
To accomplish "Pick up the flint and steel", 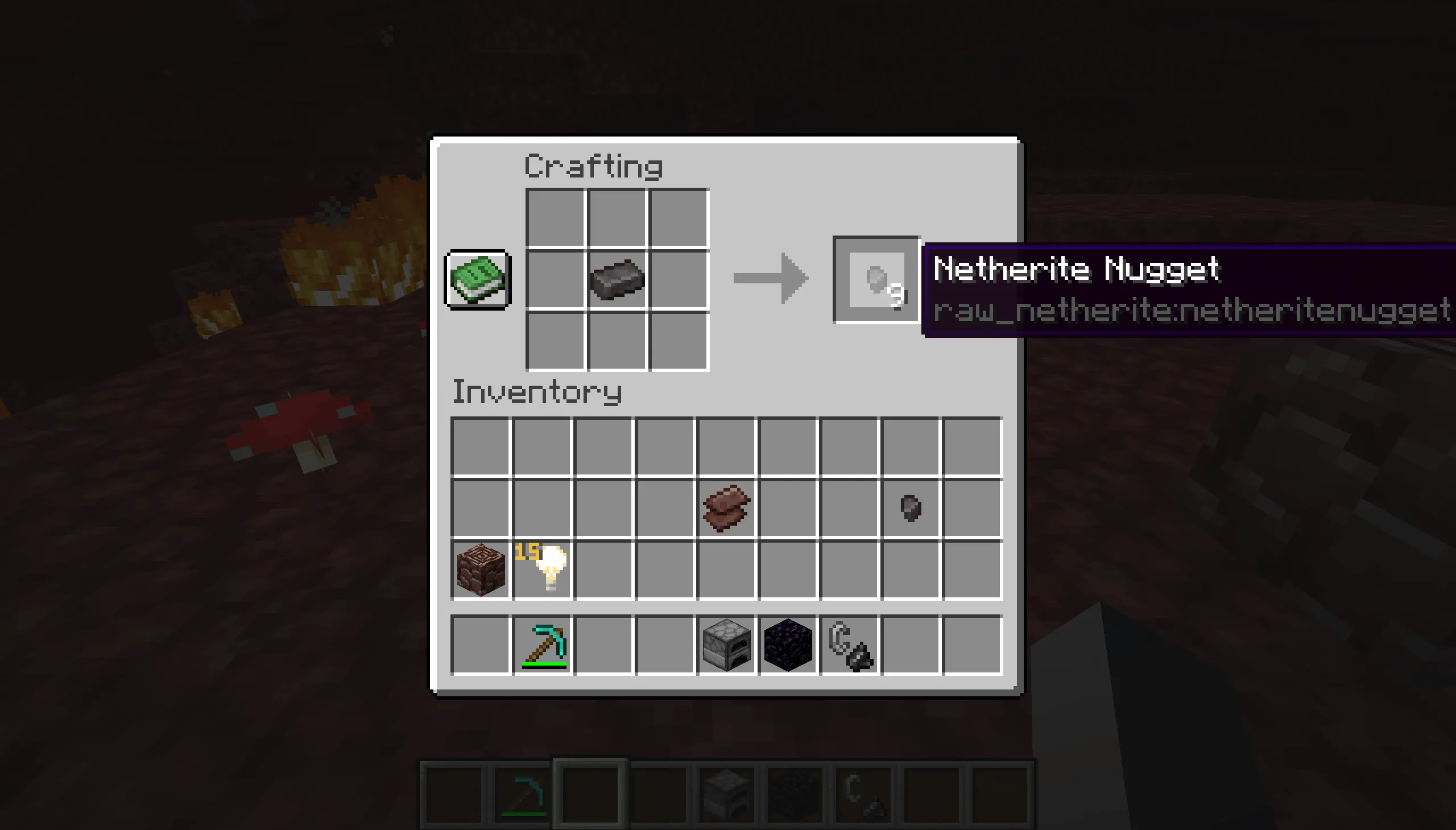I will pyautogui.click(x=851, y=643).
